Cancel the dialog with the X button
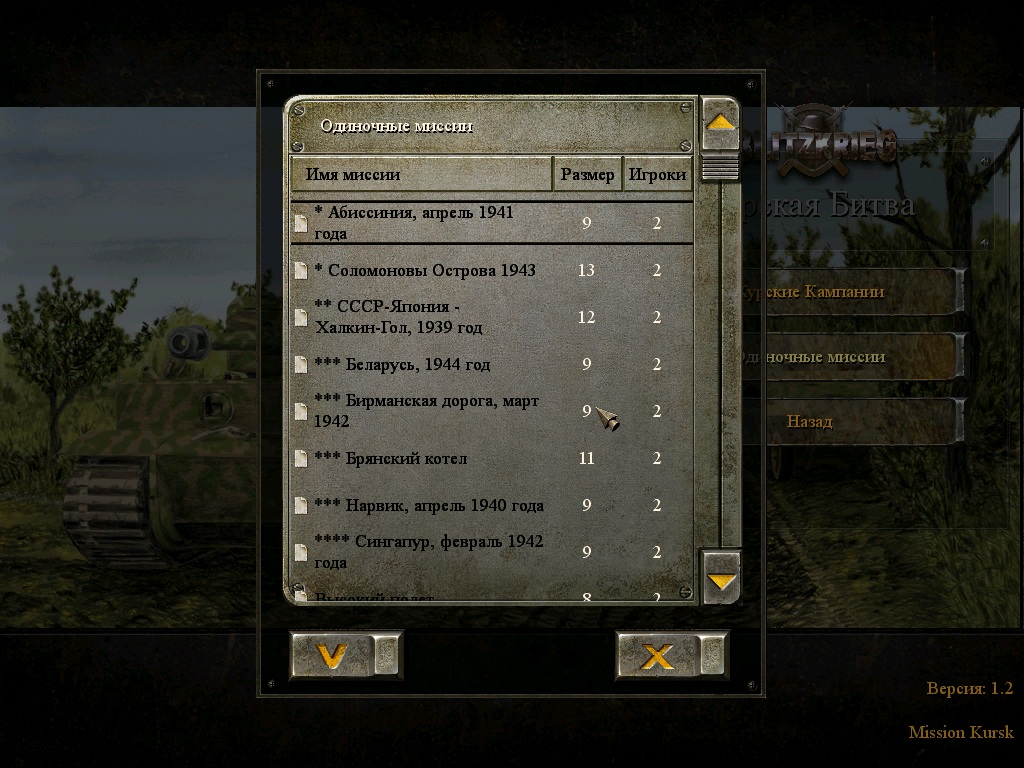1024x768 pixels. (x=657, y=656)
